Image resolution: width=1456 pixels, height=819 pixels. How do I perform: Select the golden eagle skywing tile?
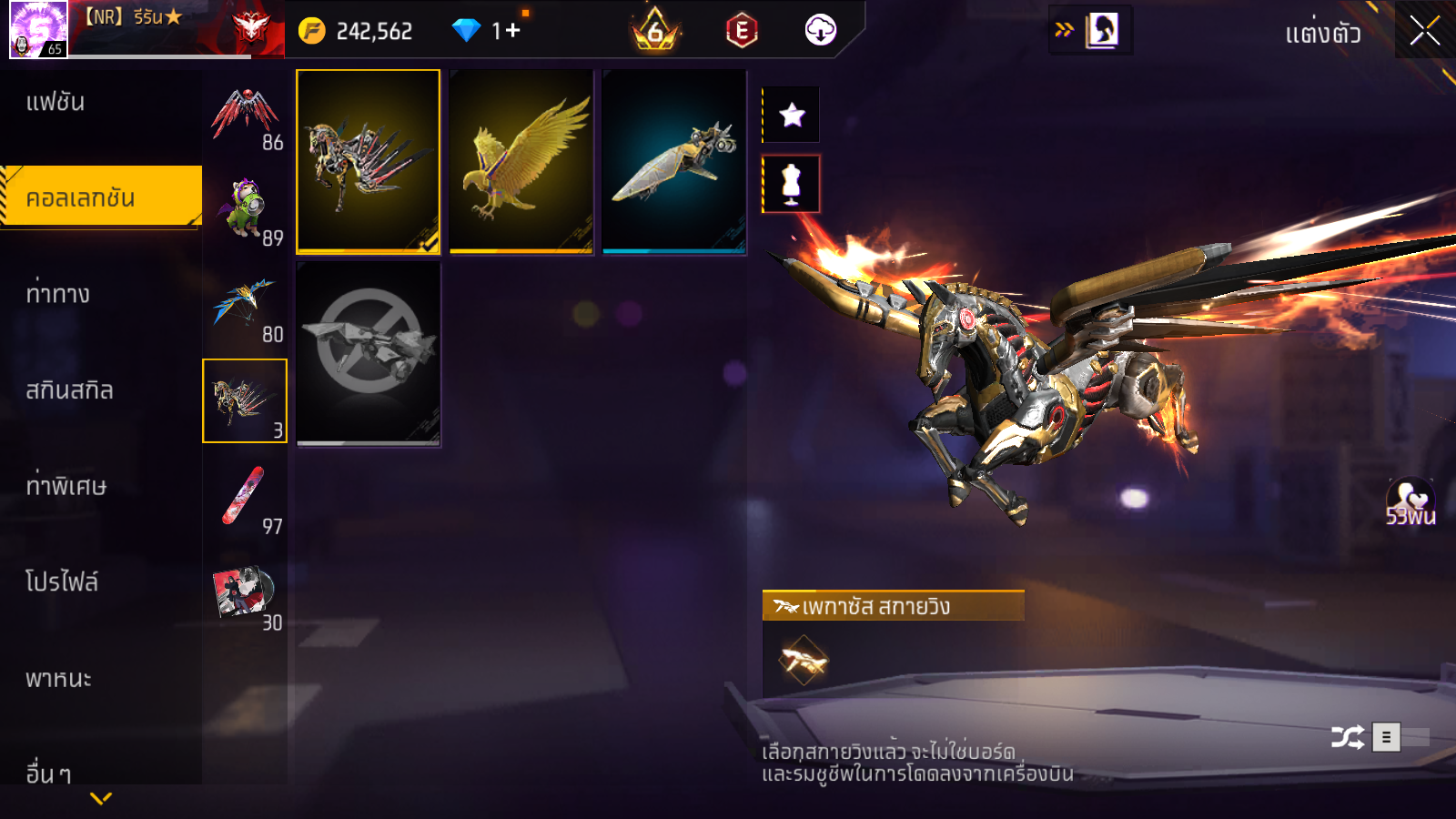(521, 160)
